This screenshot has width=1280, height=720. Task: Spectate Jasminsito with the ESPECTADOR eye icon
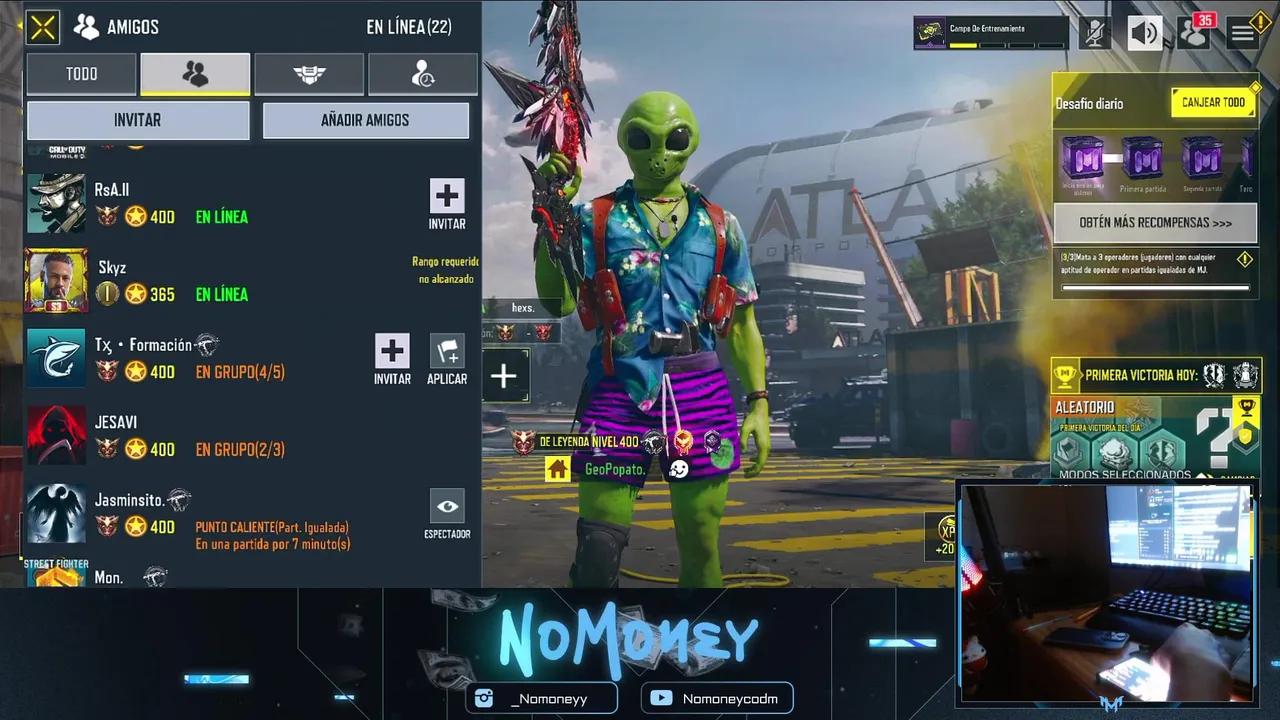click(x=447, y=507)
